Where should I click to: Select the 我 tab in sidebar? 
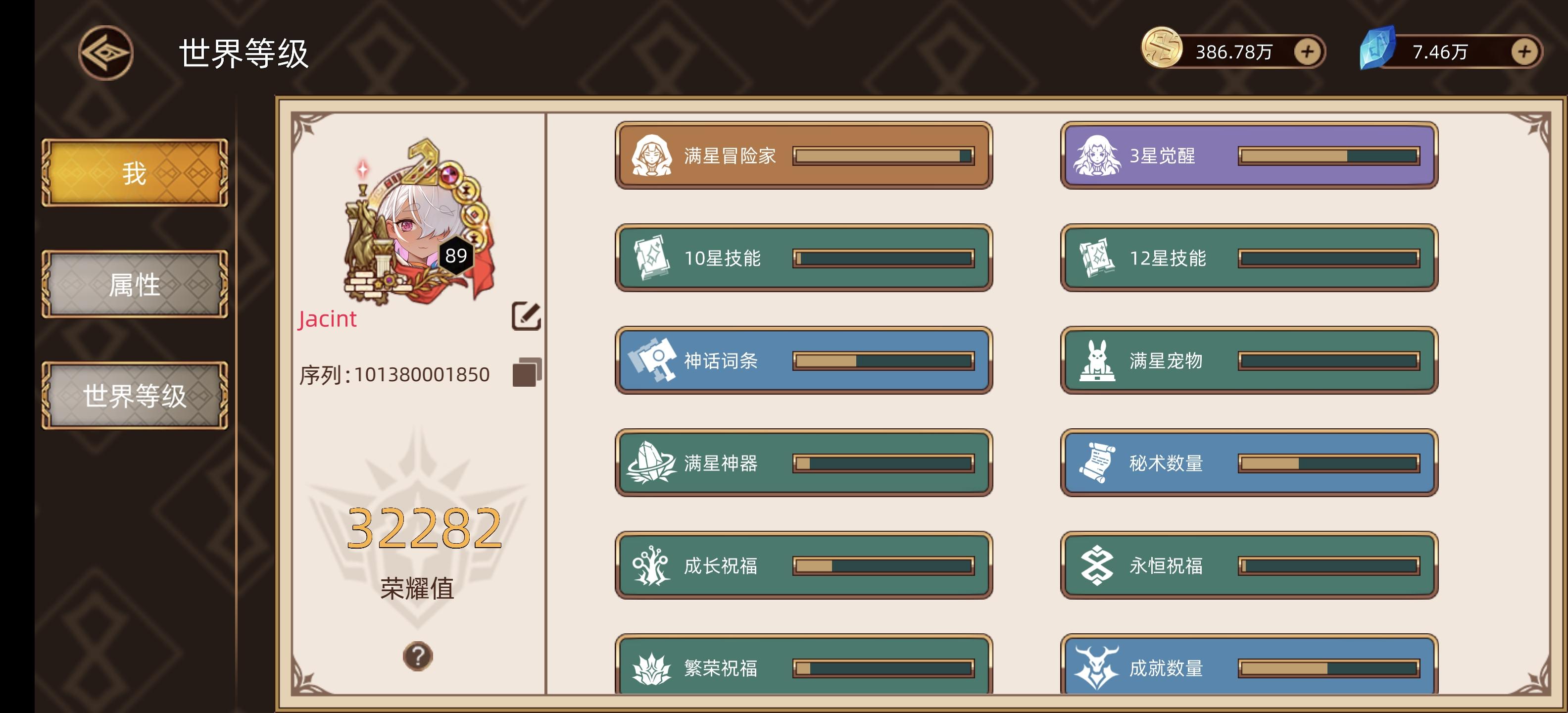coord(134,172)
